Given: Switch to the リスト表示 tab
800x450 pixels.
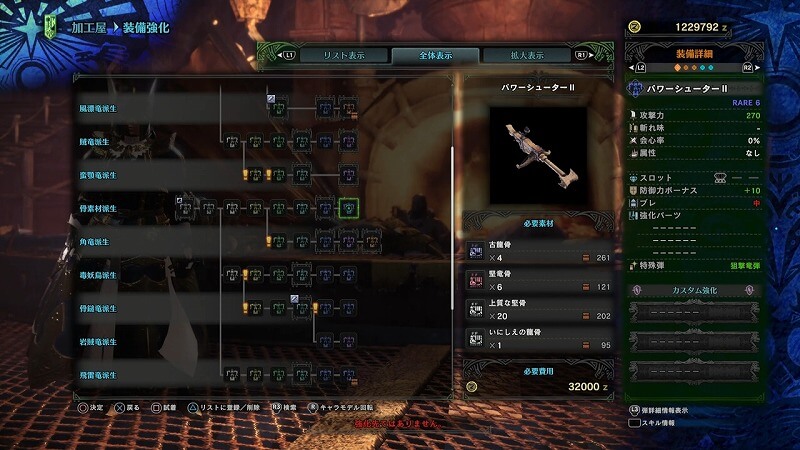Looking at the screenshot, I should click(339, 56).
